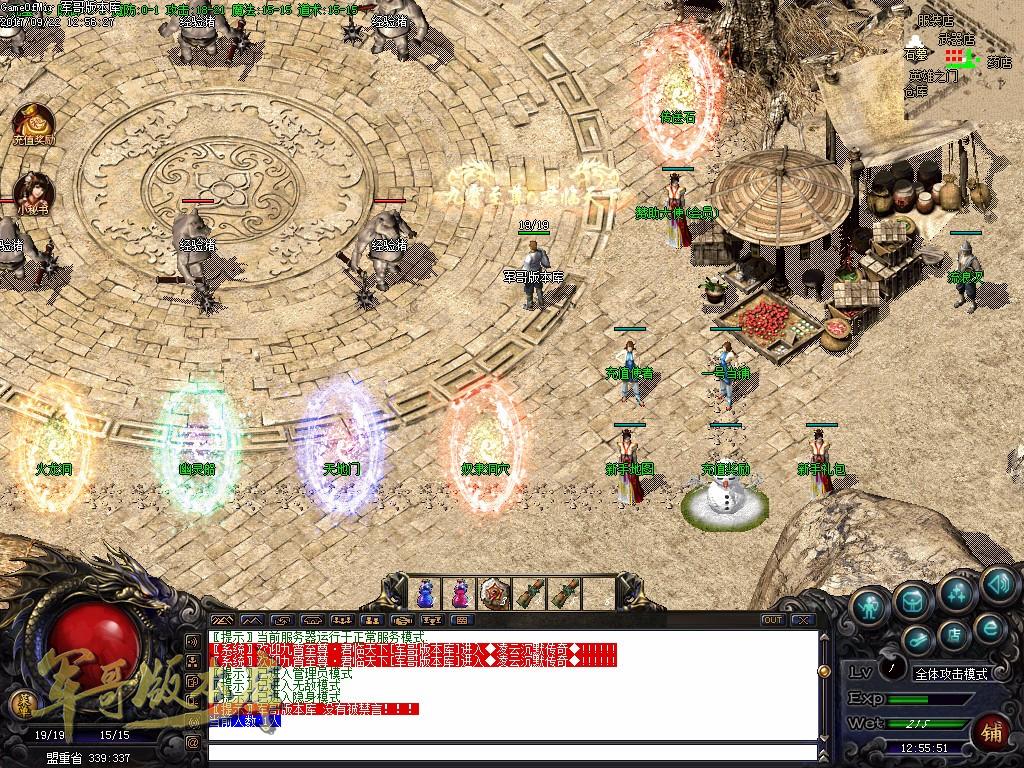
Task: Click the wedge-shaped key icon button
Action: (x=919, y=637)
